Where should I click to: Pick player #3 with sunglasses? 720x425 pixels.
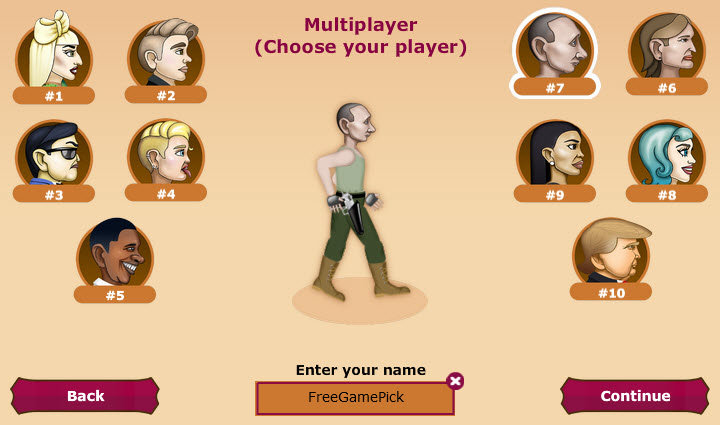tap(54, 155)
